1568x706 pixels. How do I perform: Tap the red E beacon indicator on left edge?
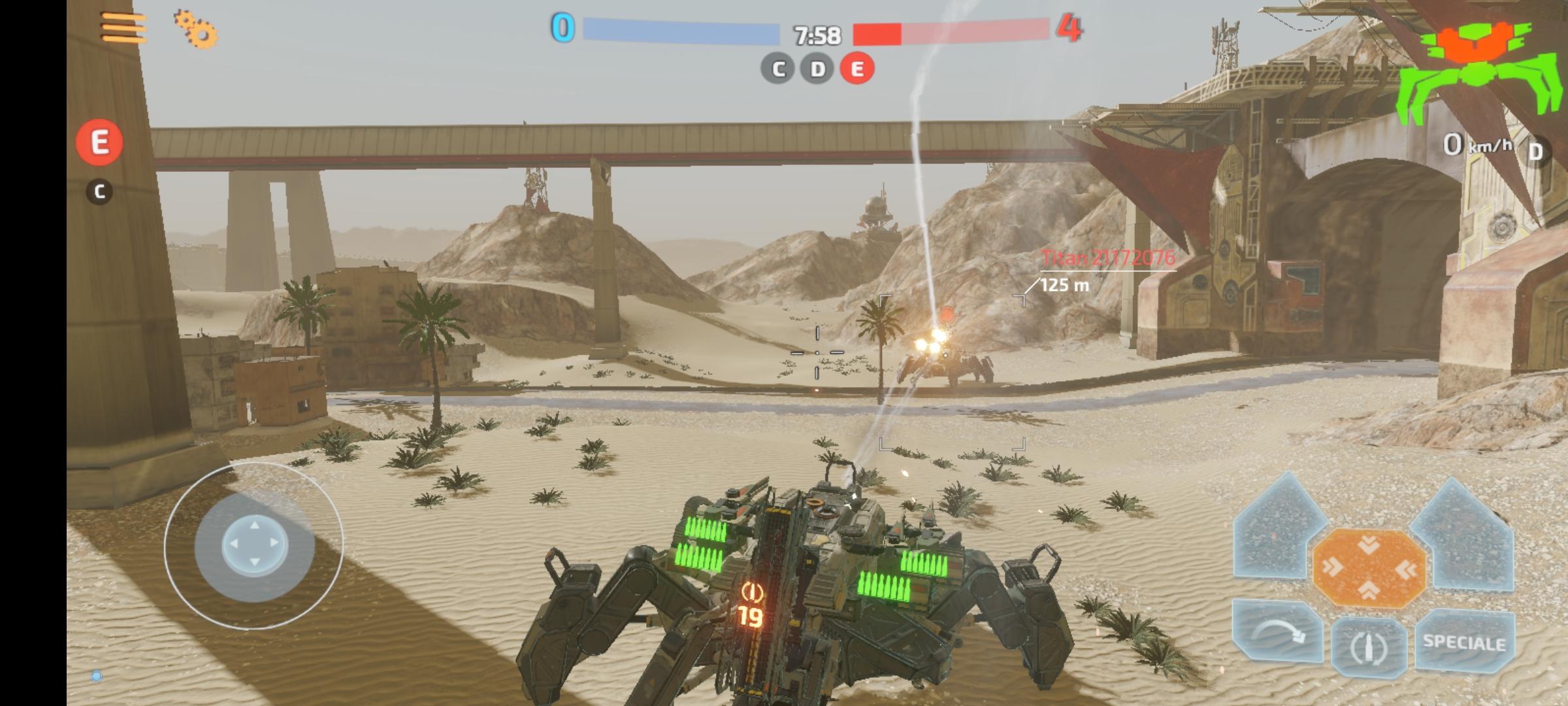coord(99,141)
